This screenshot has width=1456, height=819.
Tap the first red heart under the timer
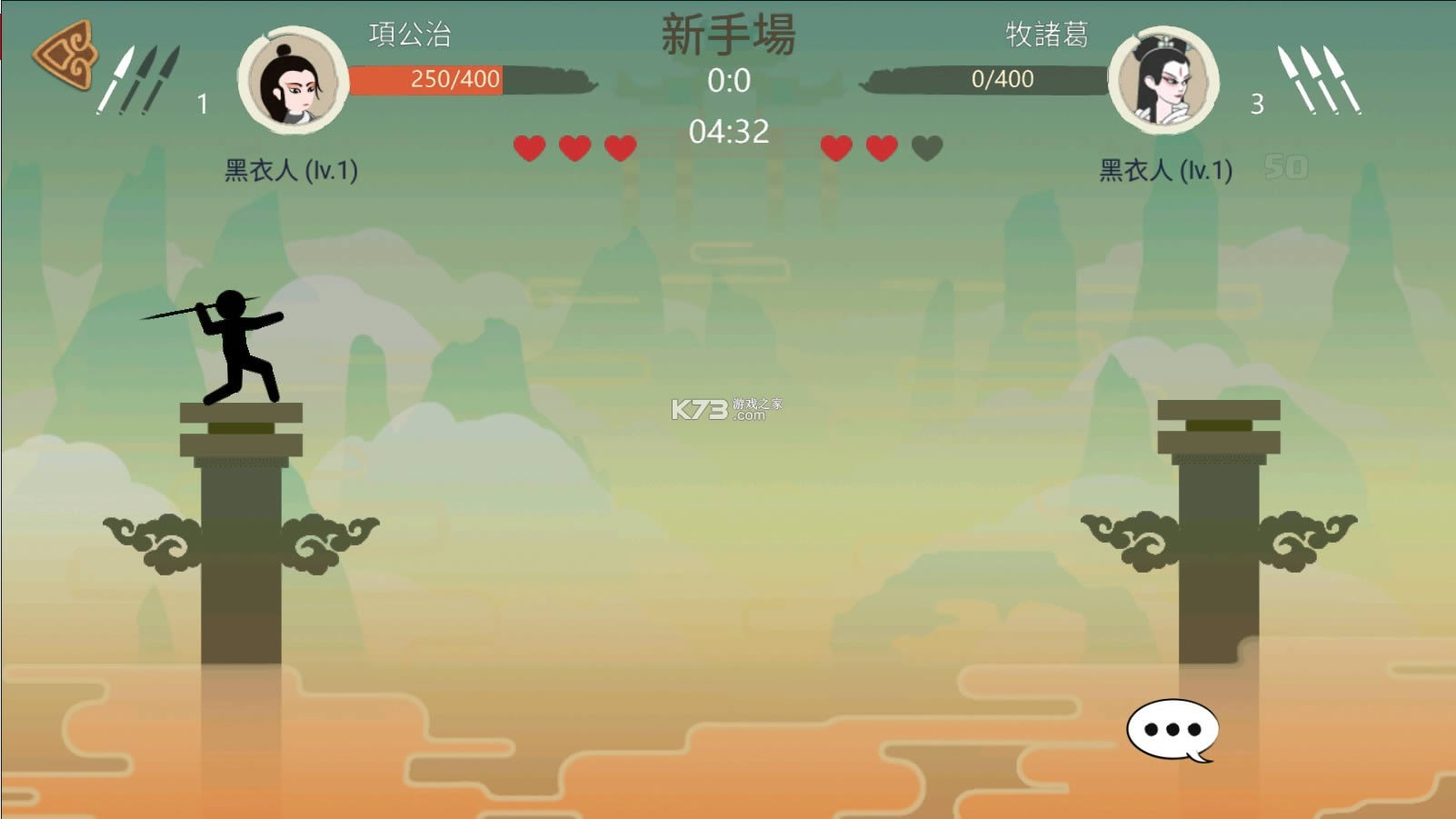tap(527, 145)
